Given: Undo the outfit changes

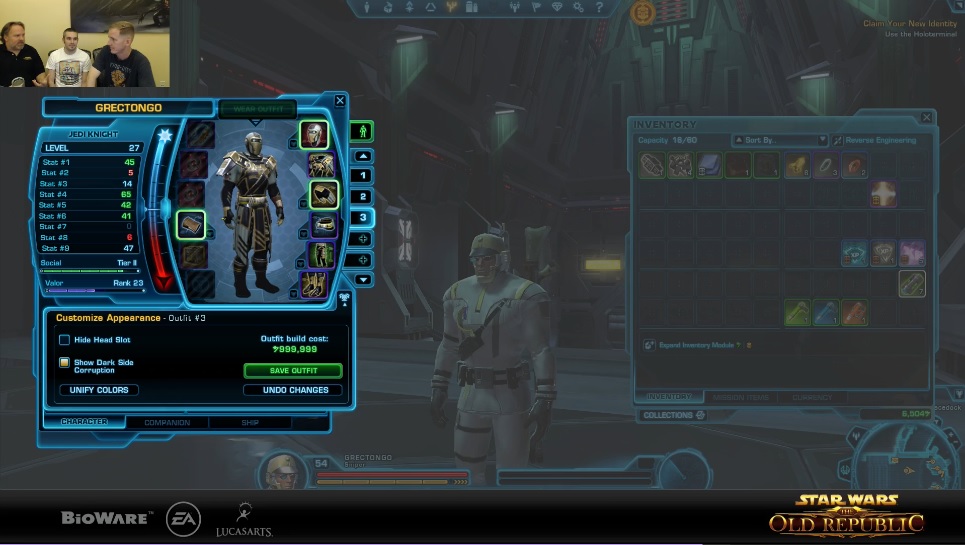Looking at the screenshot, I should pyautogui.click(x=295, y=390).
